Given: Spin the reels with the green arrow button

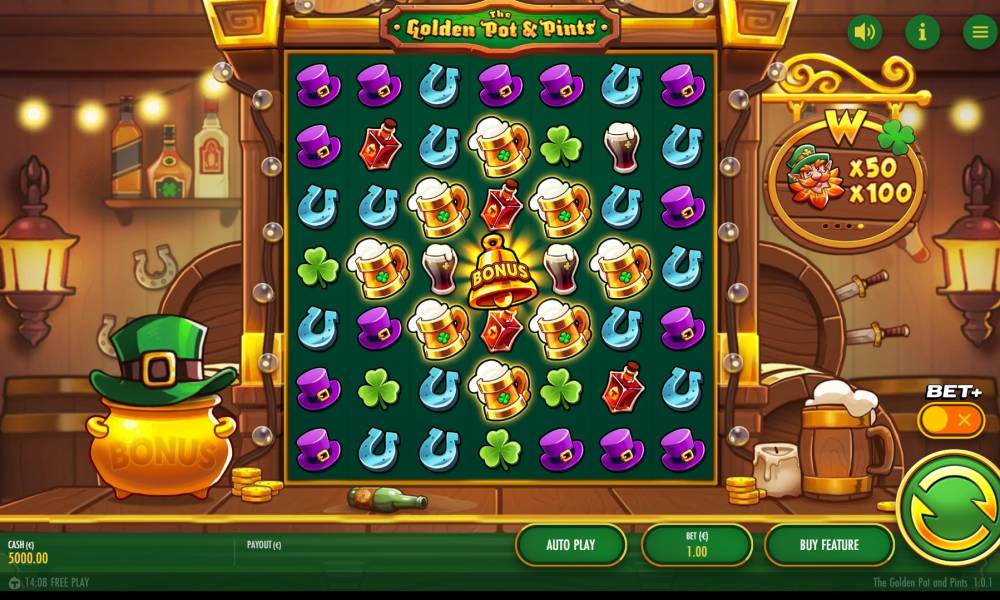Looking at the screenshot, I should point(948,511).
